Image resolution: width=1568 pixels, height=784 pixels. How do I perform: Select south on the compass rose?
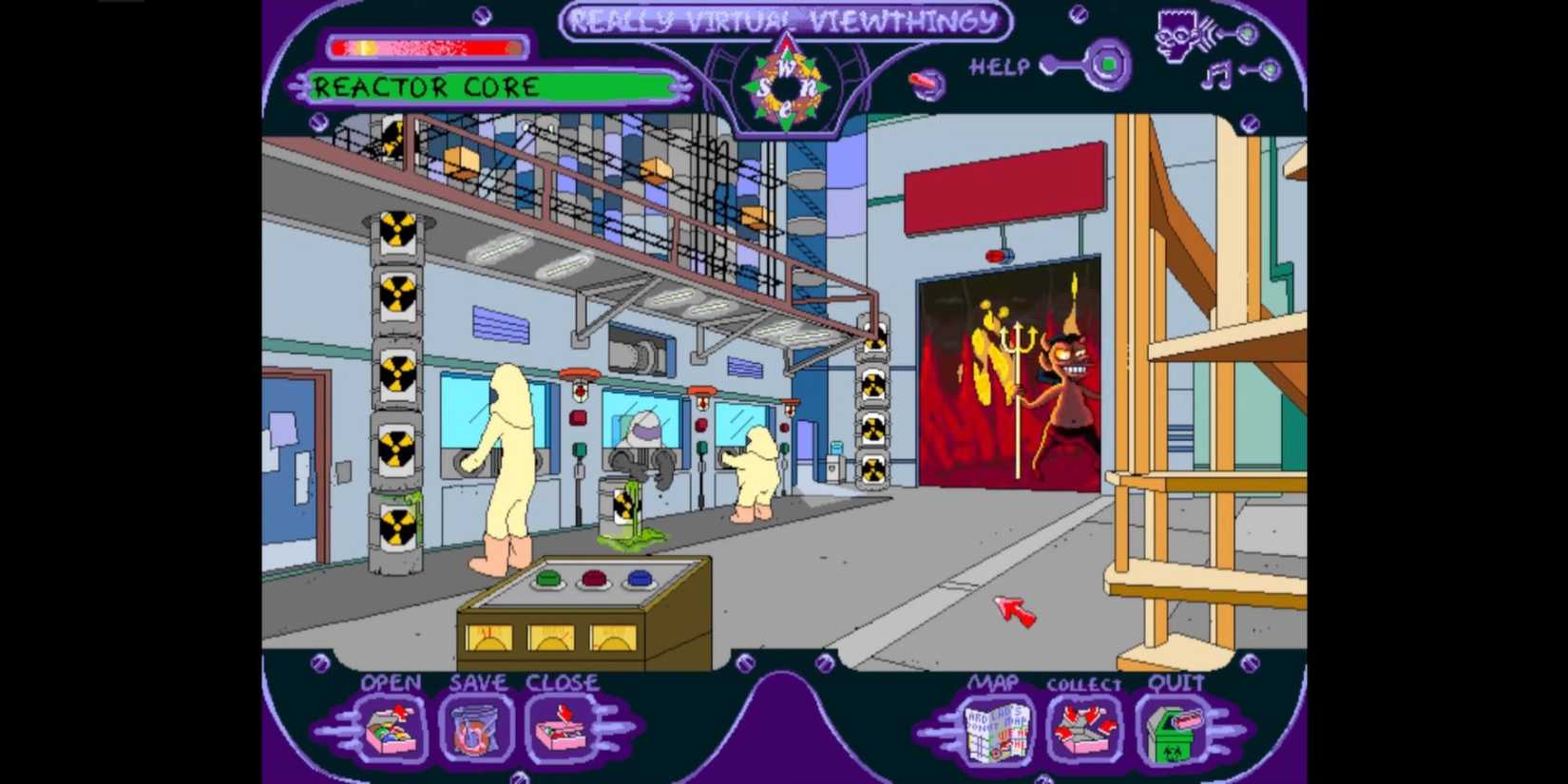[x=764, y=86]
